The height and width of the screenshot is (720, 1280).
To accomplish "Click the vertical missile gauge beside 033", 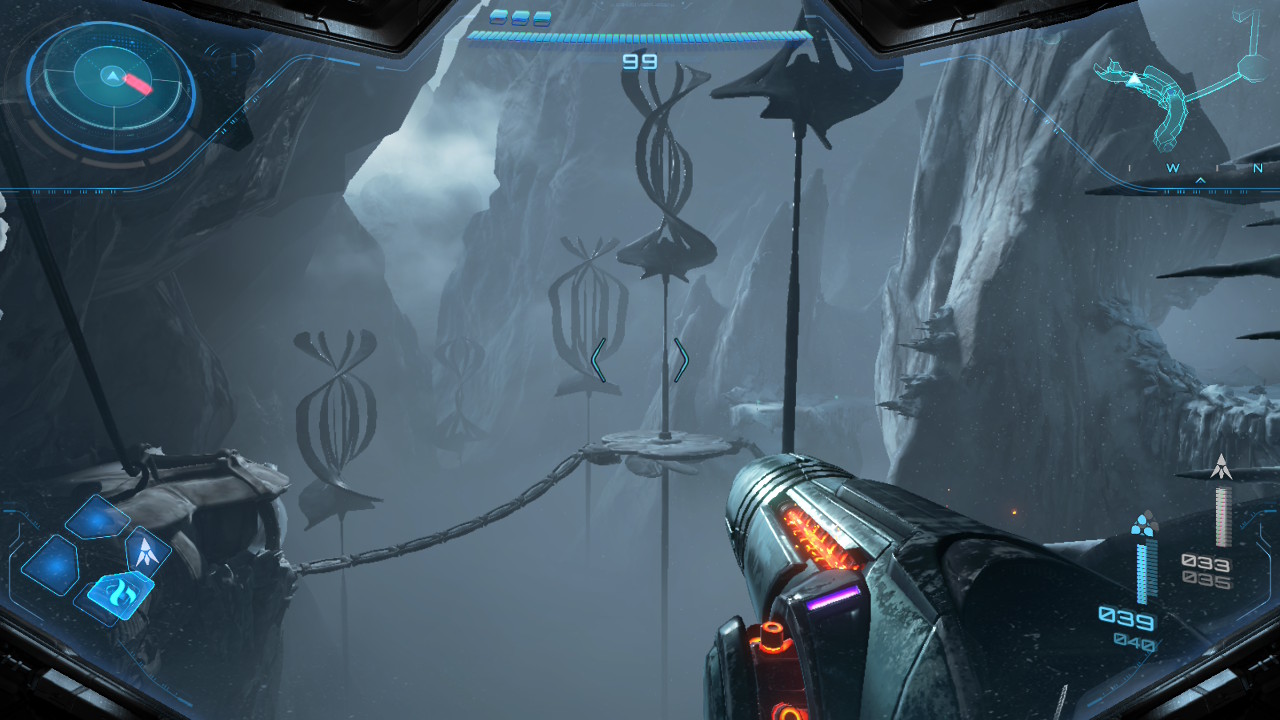I will tap(1222, 517).
